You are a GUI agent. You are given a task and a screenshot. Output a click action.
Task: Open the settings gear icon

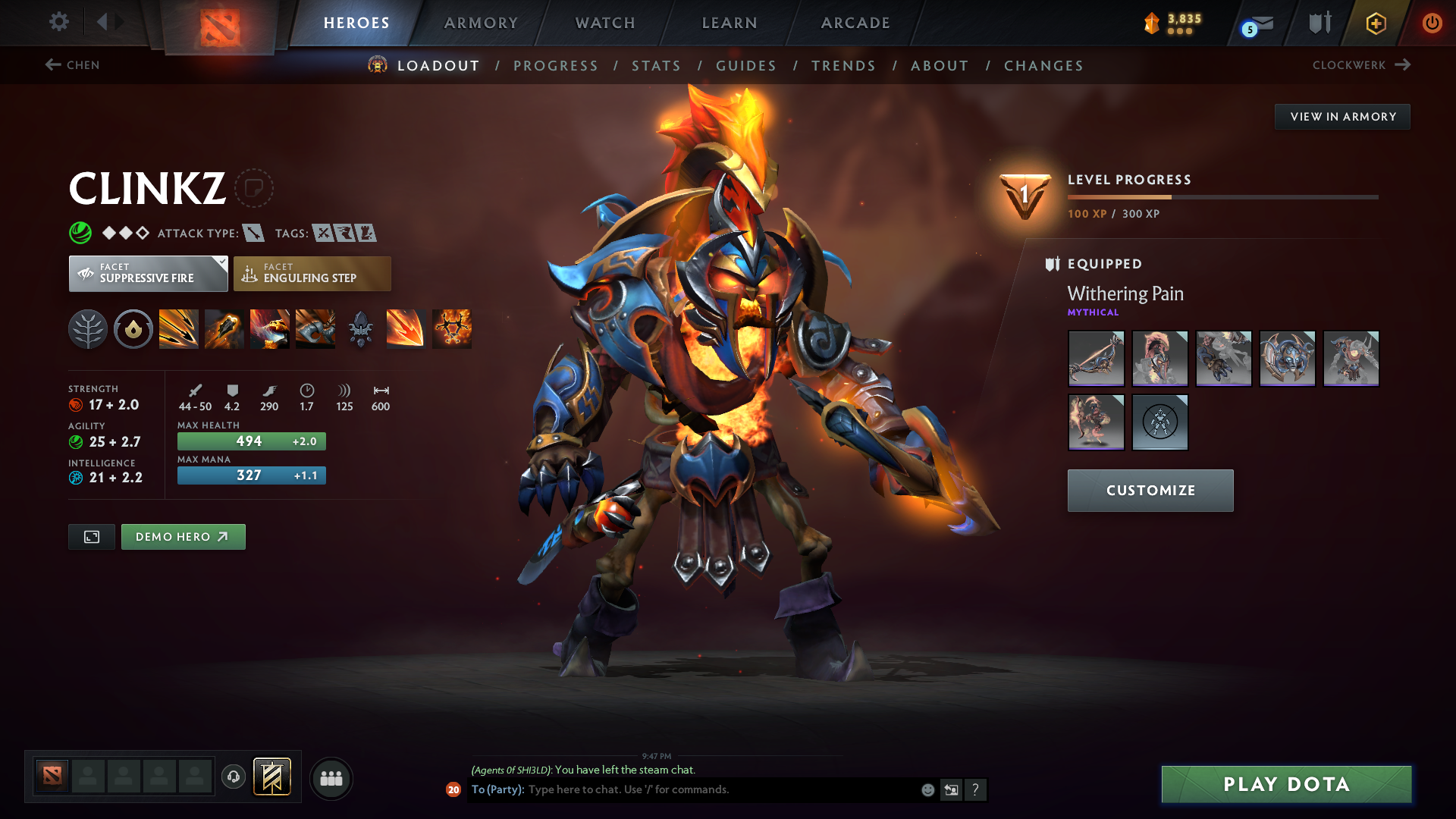[58, 22]
